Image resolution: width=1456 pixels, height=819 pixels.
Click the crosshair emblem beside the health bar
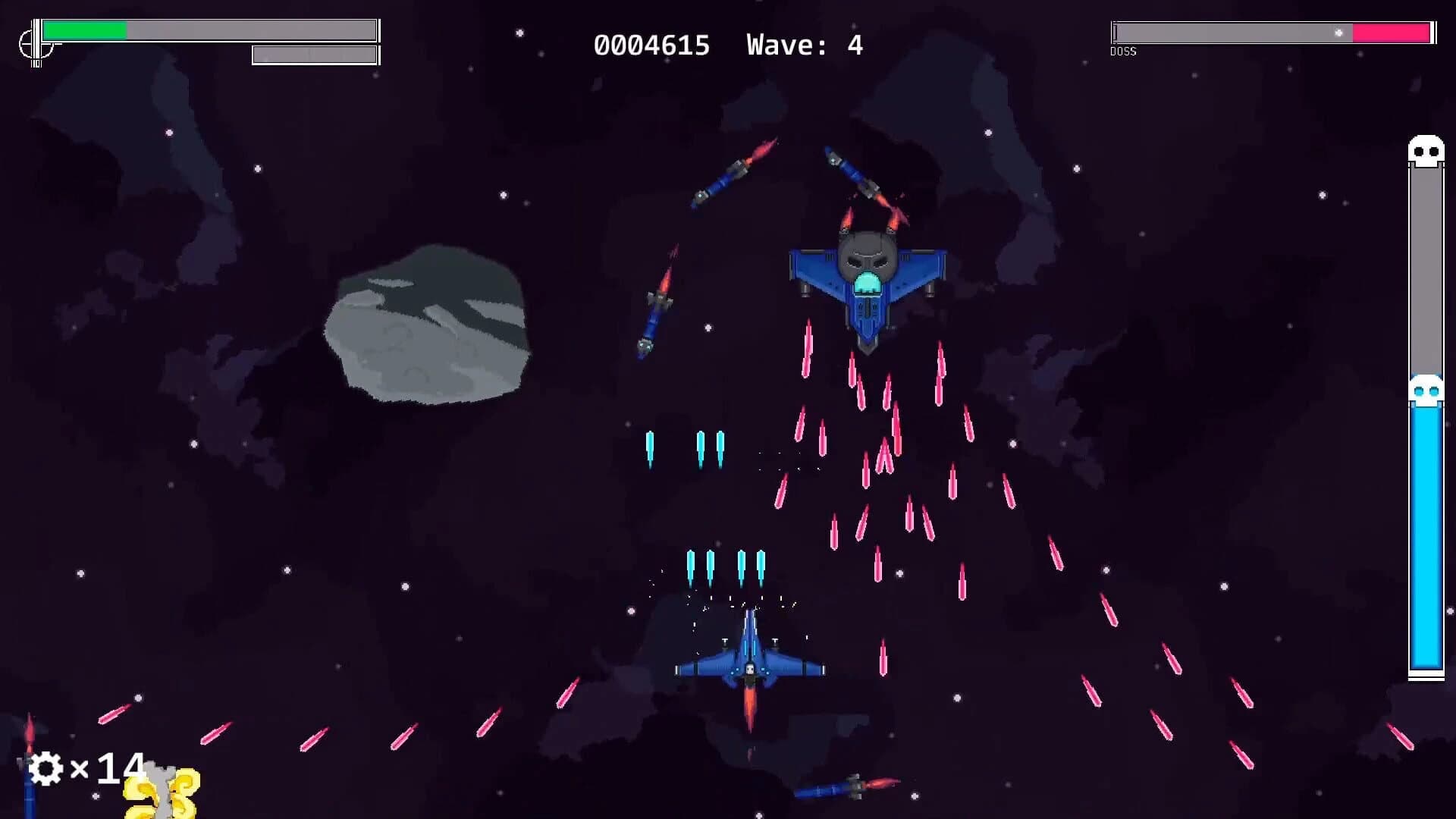click(36, 42)
